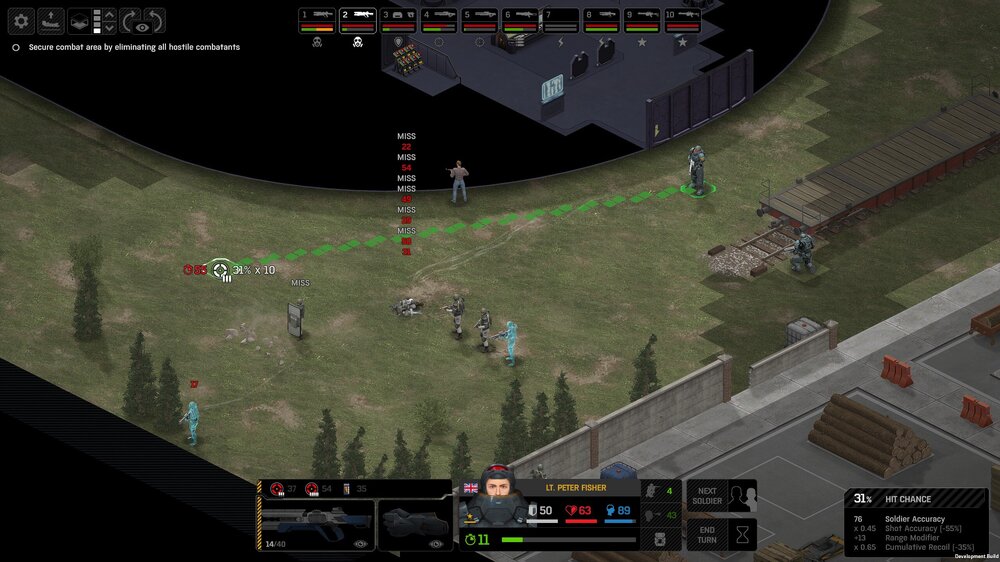Select soldier 3 in squad bar

398,20
